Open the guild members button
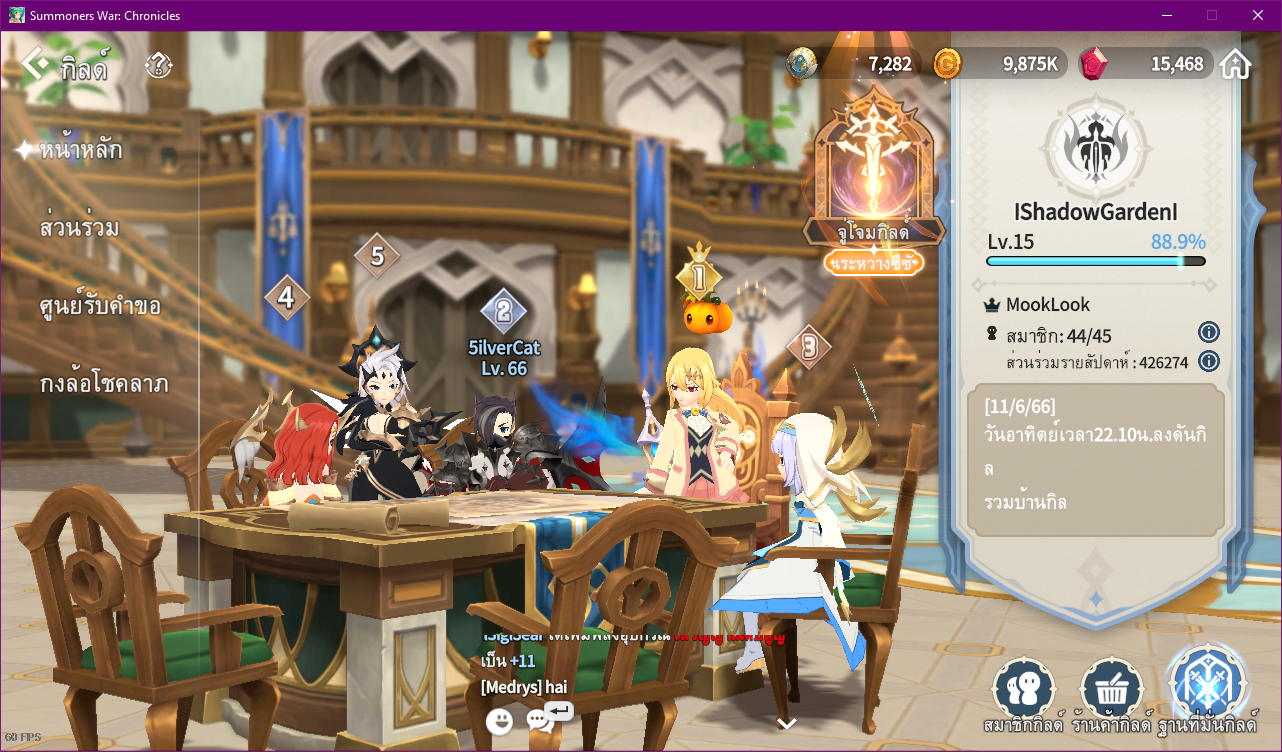1282x752 pixels. (1024, 690)
